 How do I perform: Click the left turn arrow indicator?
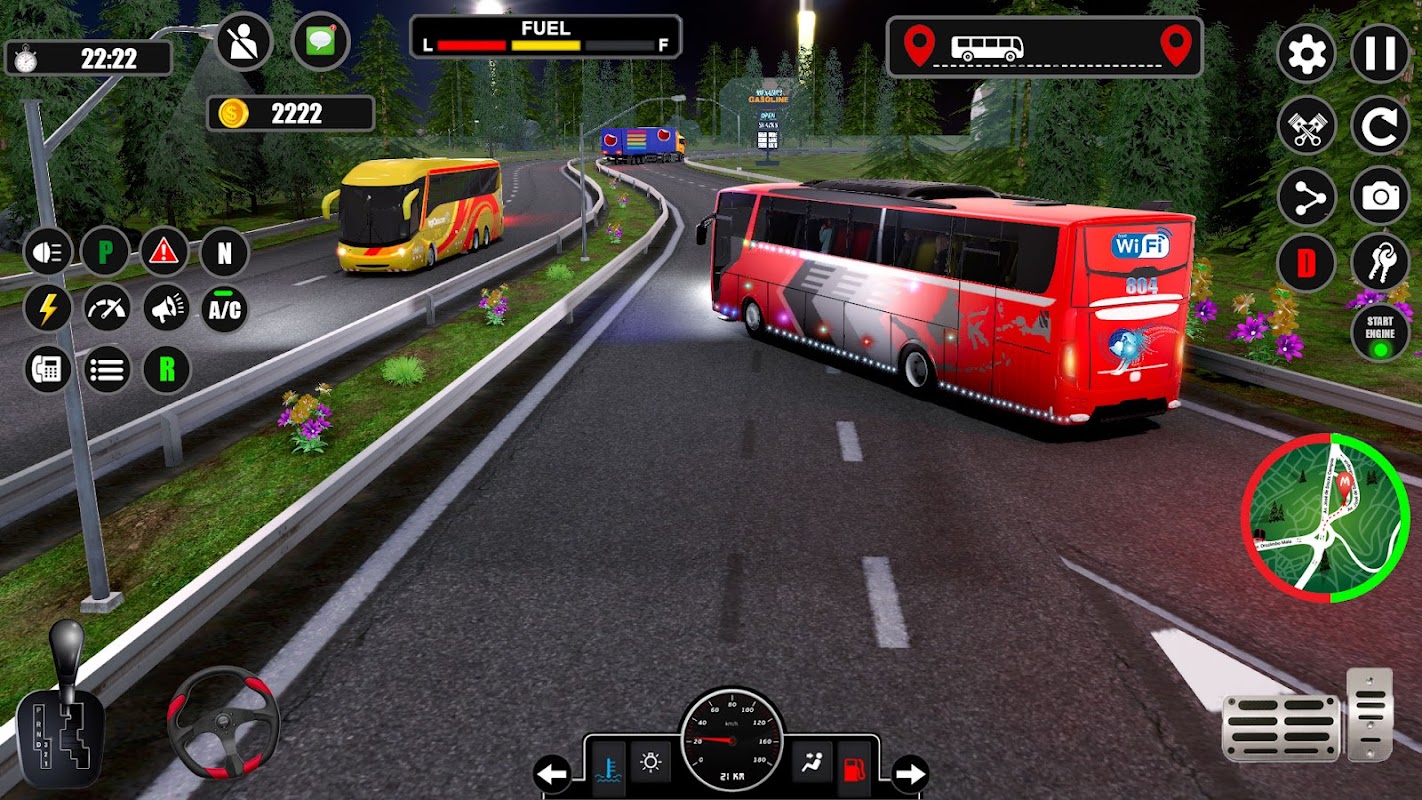[552, 773]
